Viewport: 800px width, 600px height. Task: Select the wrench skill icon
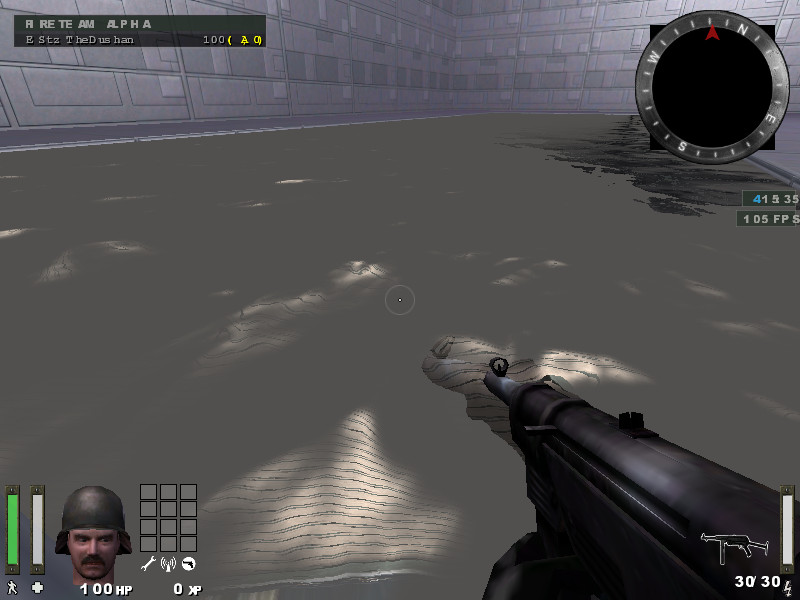[x=148, y=564]
